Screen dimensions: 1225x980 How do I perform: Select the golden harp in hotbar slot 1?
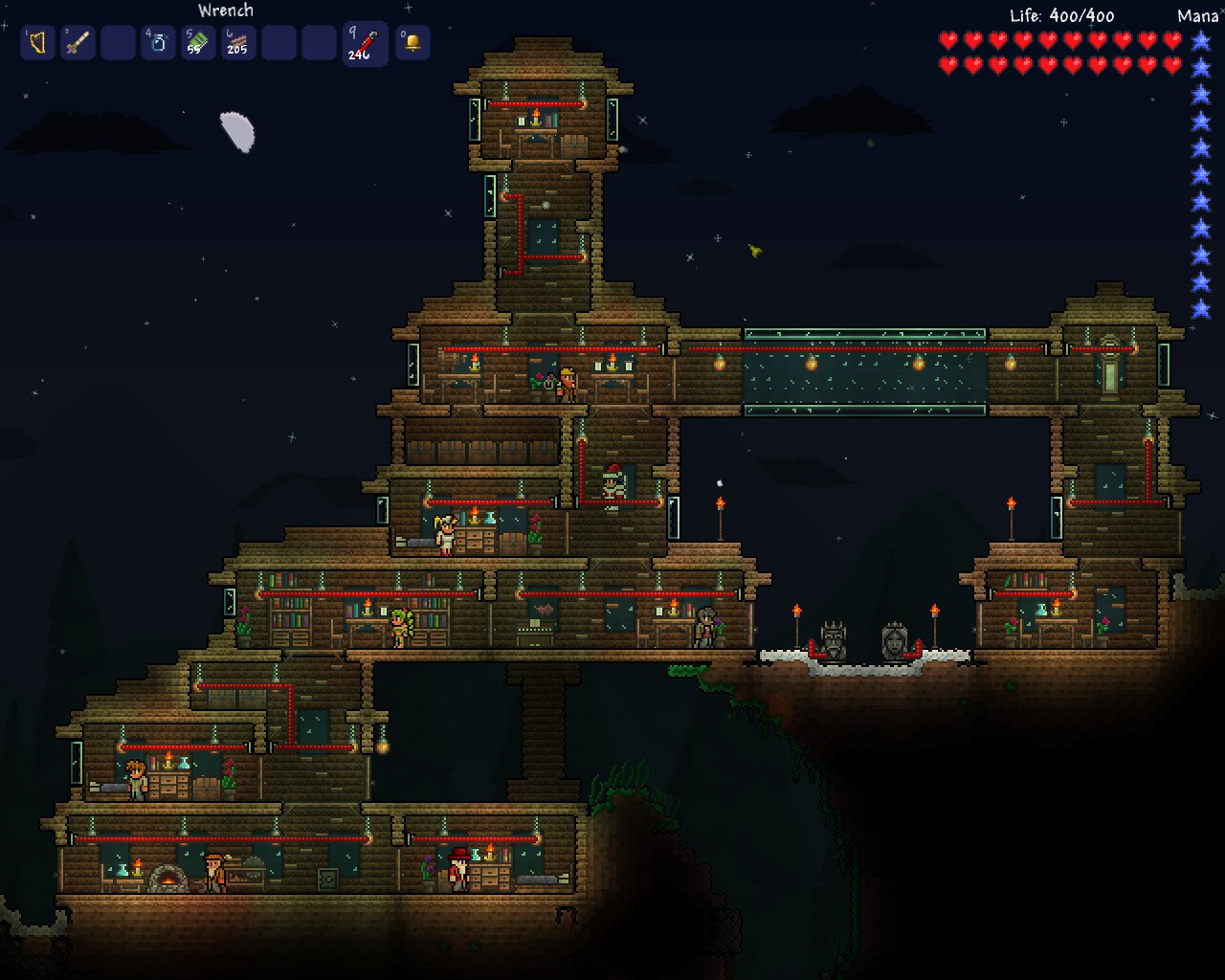click(x=38, y=43)
